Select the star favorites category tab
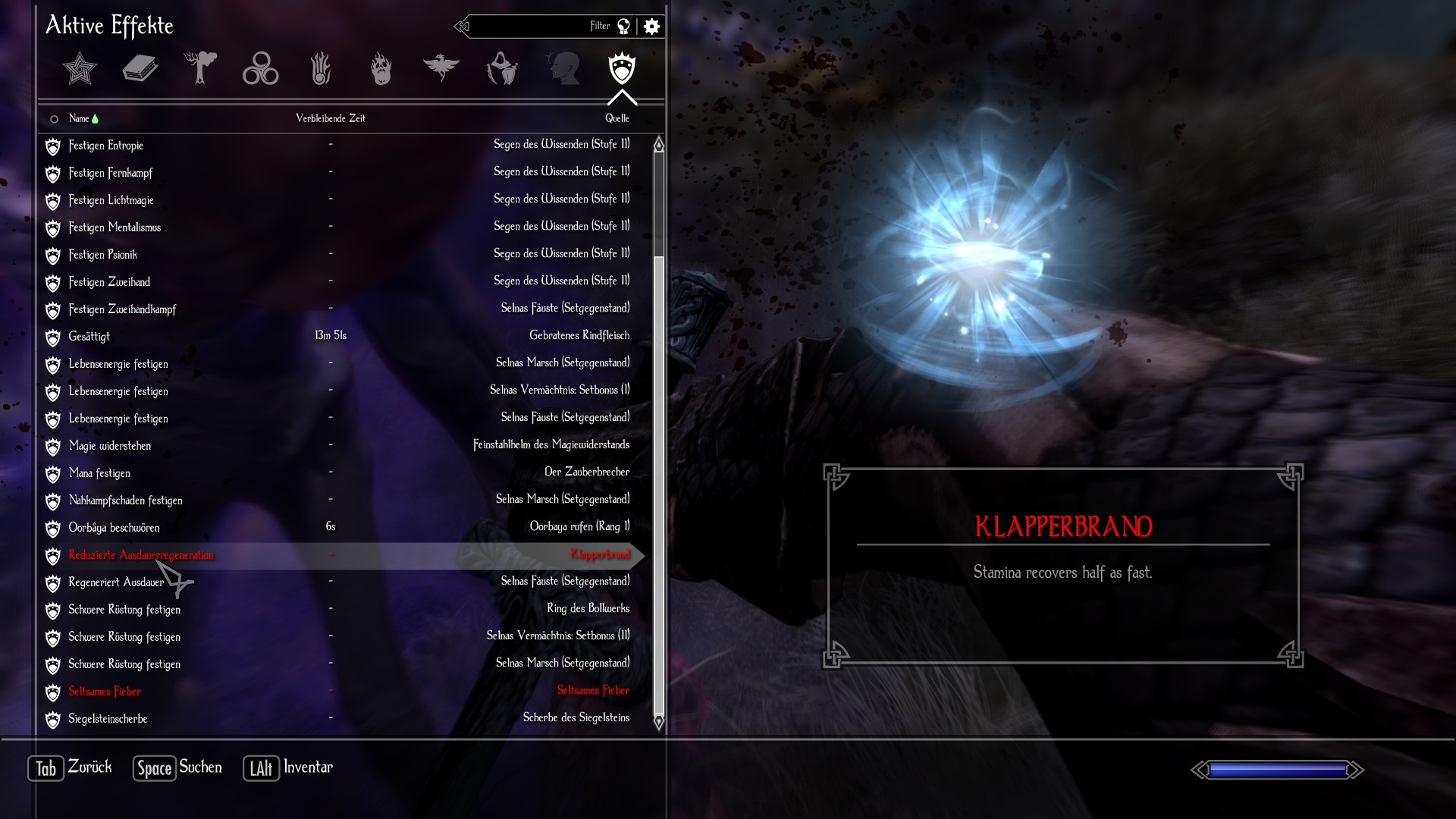1456x819 pixels. point(80,69)
